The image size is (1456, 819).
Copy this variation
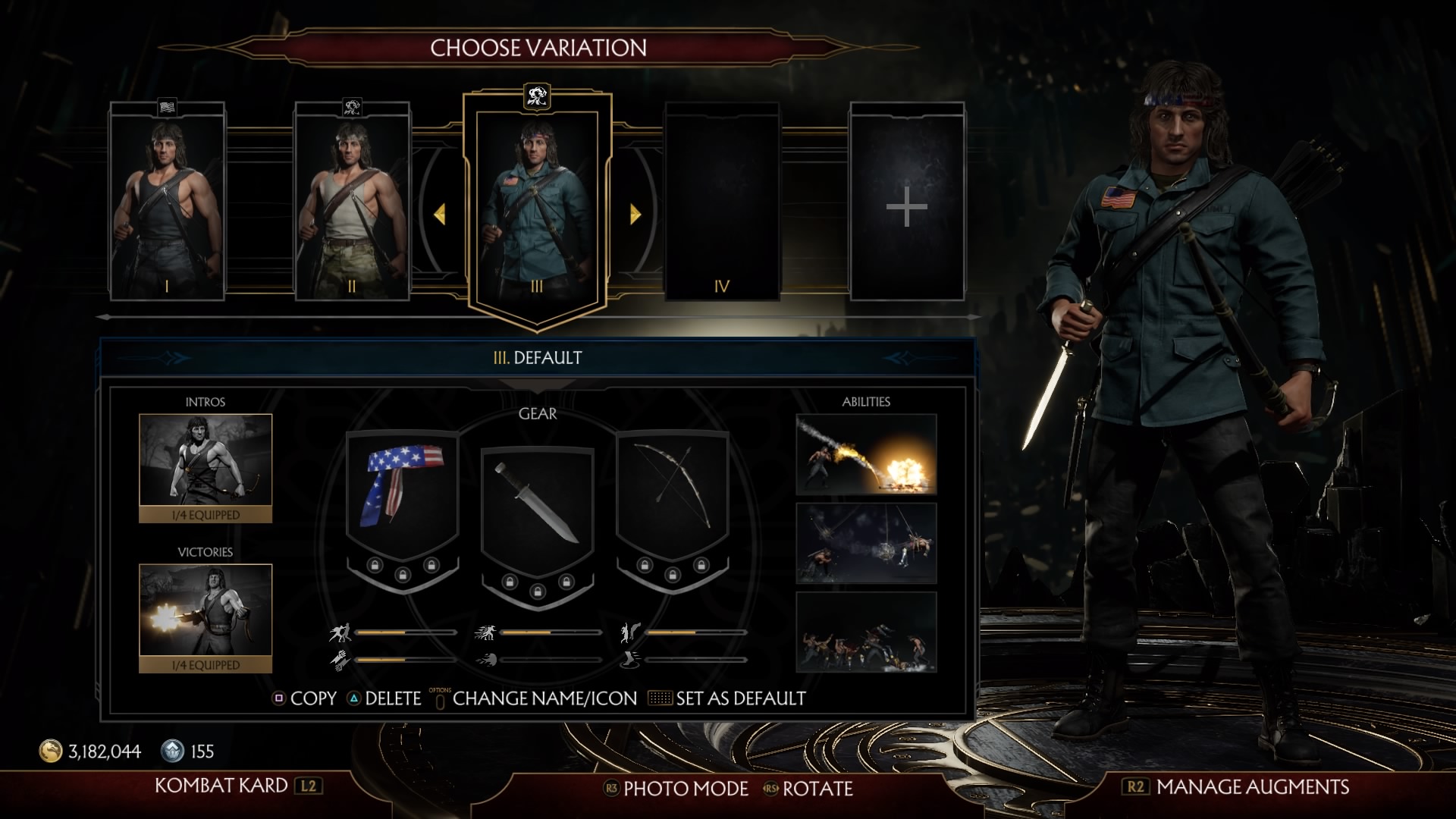click(305, 698)
